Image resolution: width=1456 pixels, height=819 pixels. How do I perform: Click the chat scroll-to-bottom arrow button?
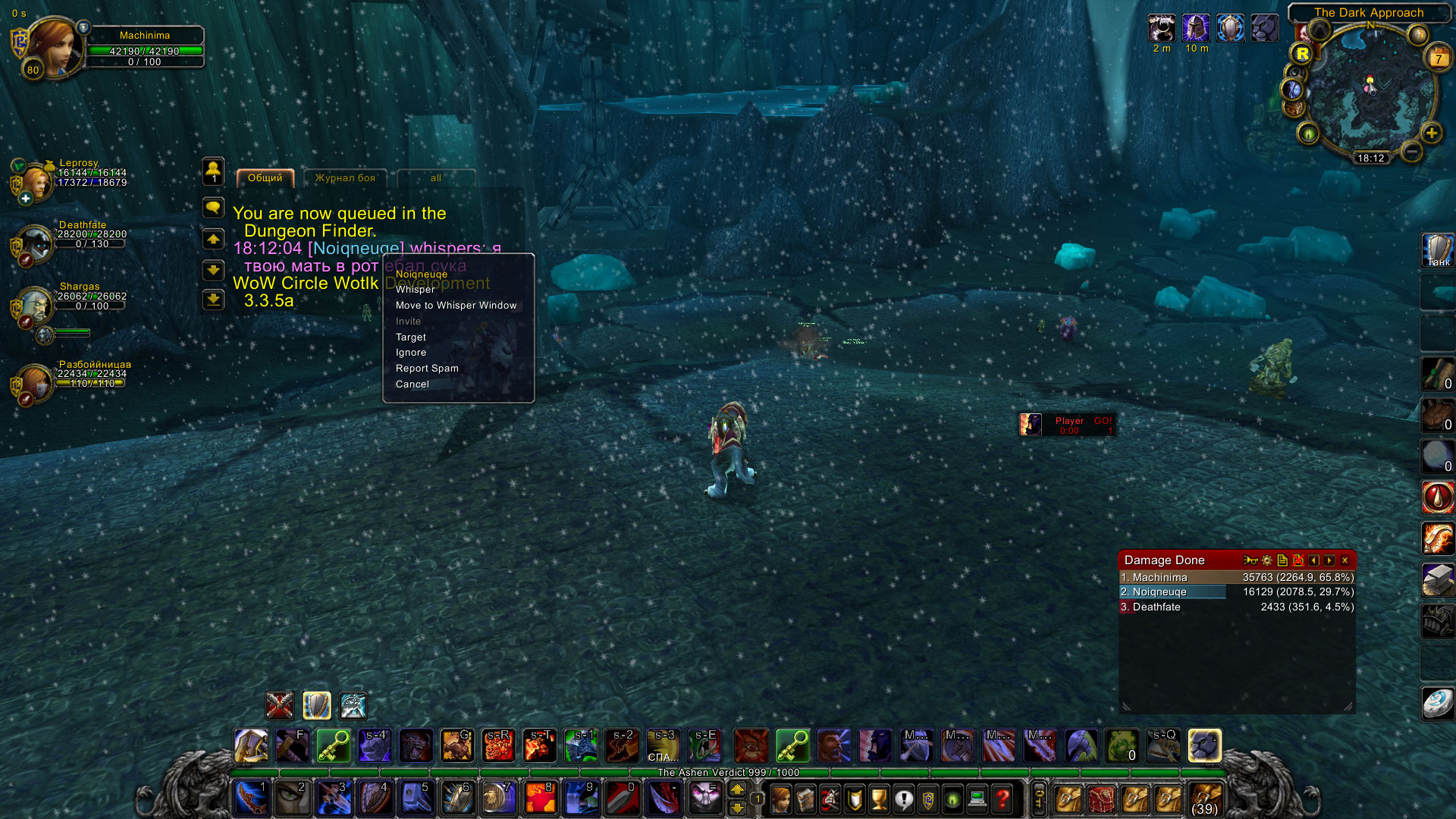pyautogui.click(x=213, y=300)
